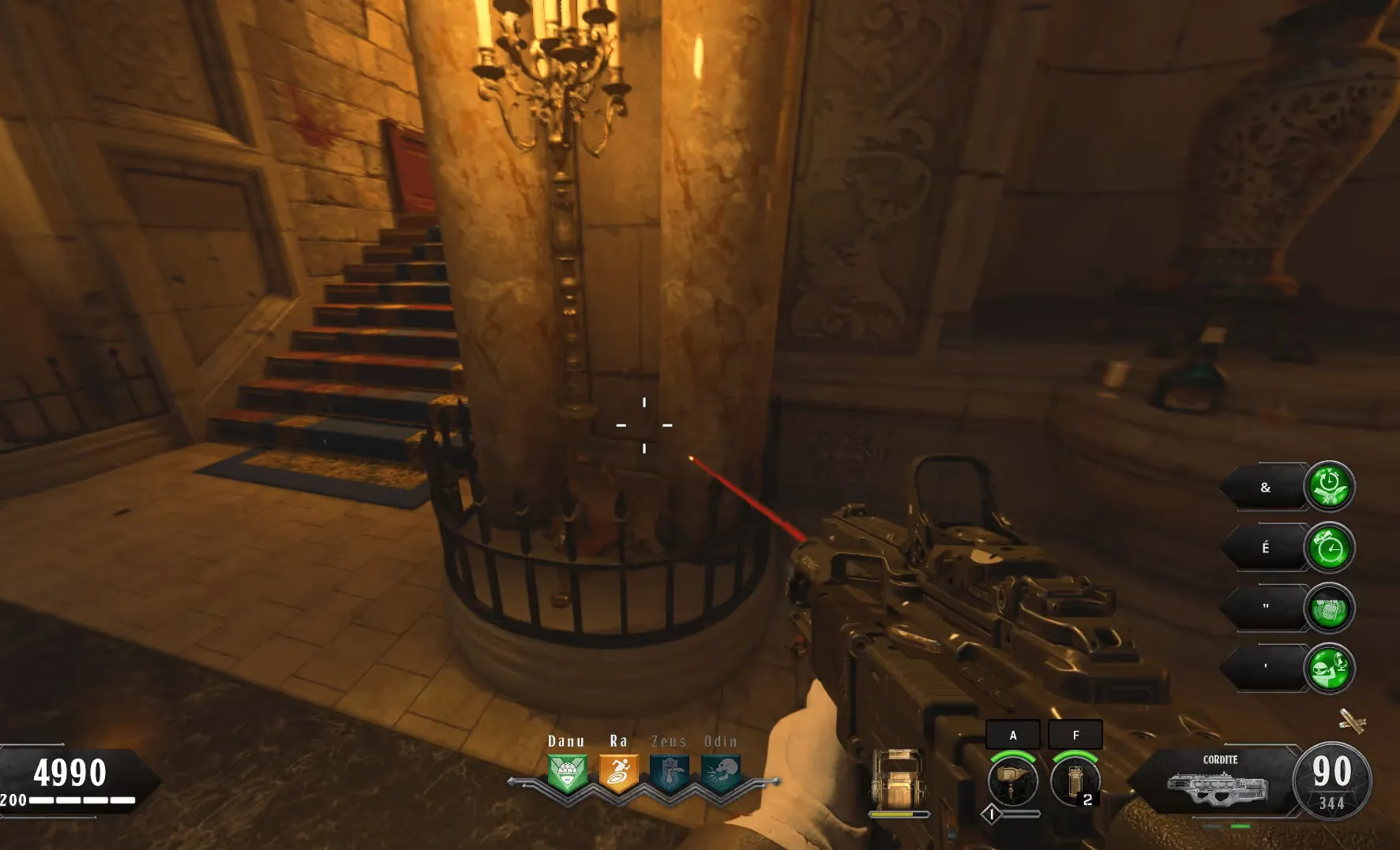
Task: Select the Cordite weapon panel
Action: 1218,781
